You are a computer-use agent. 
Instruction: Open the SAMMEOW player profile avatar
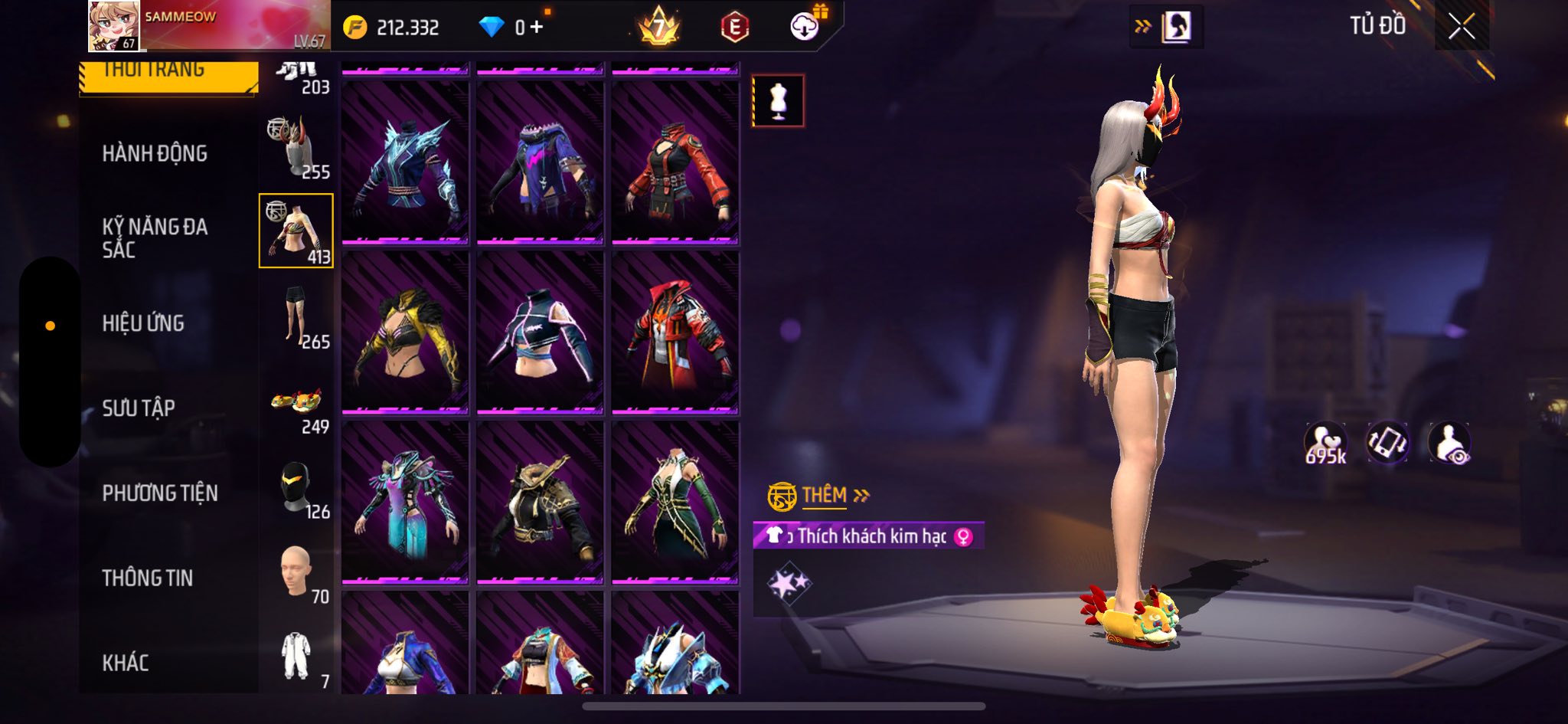pos(113,26)
